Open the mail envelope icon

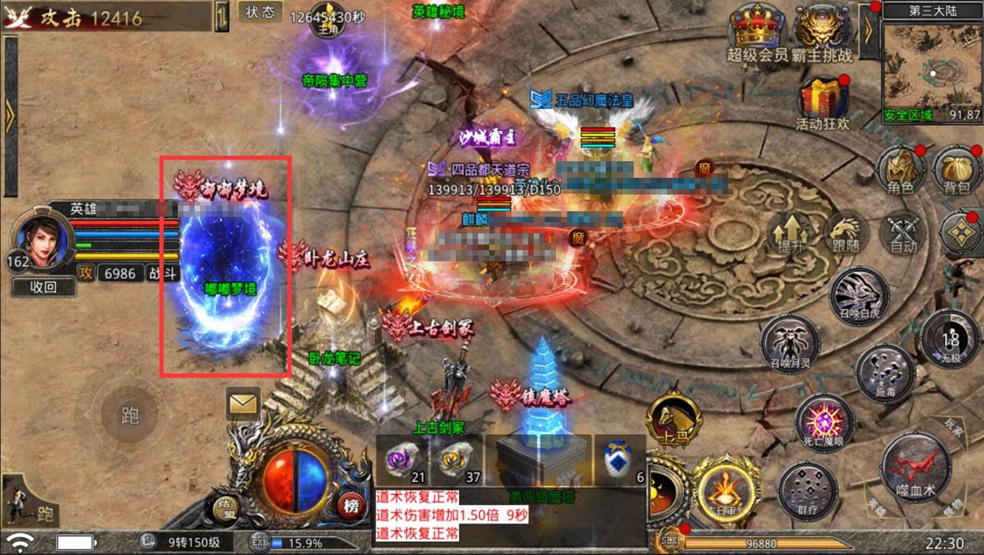coord(243,403)
